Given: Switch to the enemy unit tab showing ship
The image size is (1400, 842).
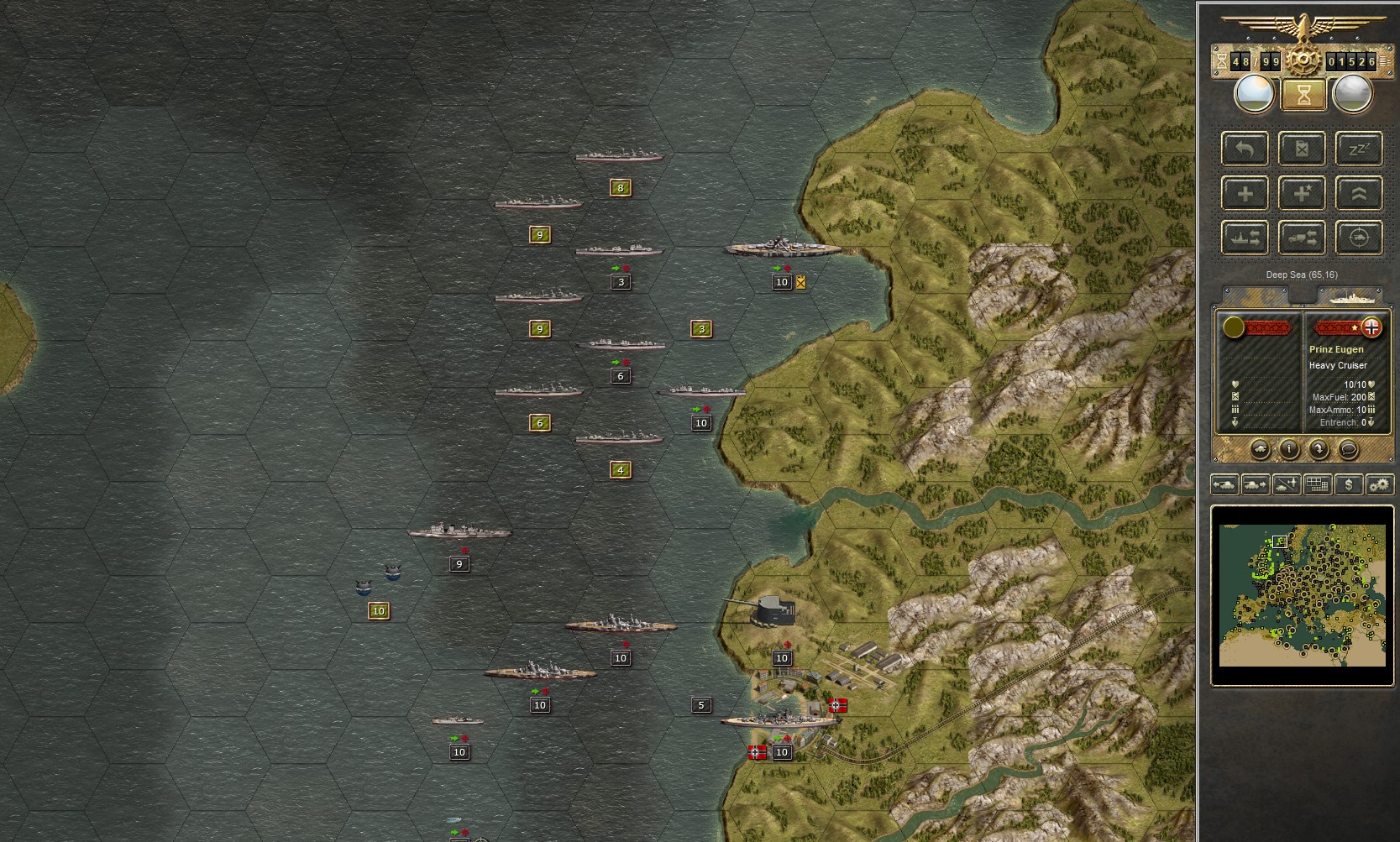Looking at the screenshot, I should click(x=1352, y=295).
